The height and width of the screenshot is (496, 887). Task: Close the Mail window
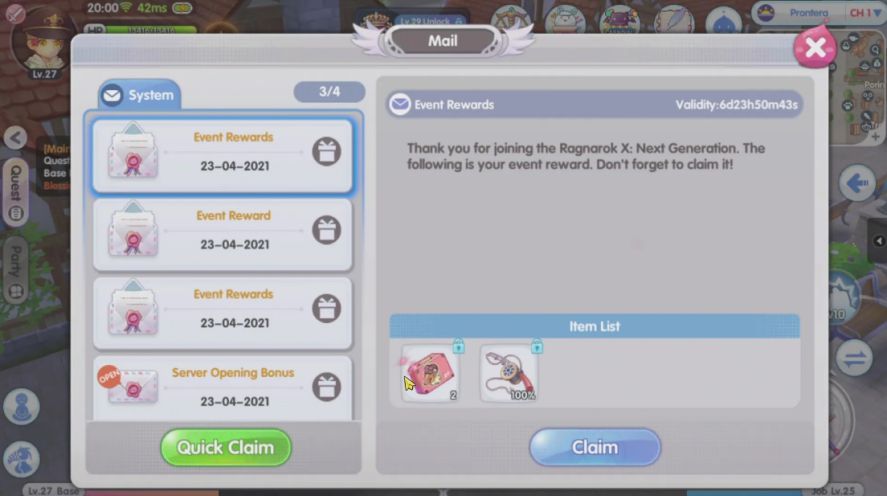pyautogui.click(x=815, y=47)
